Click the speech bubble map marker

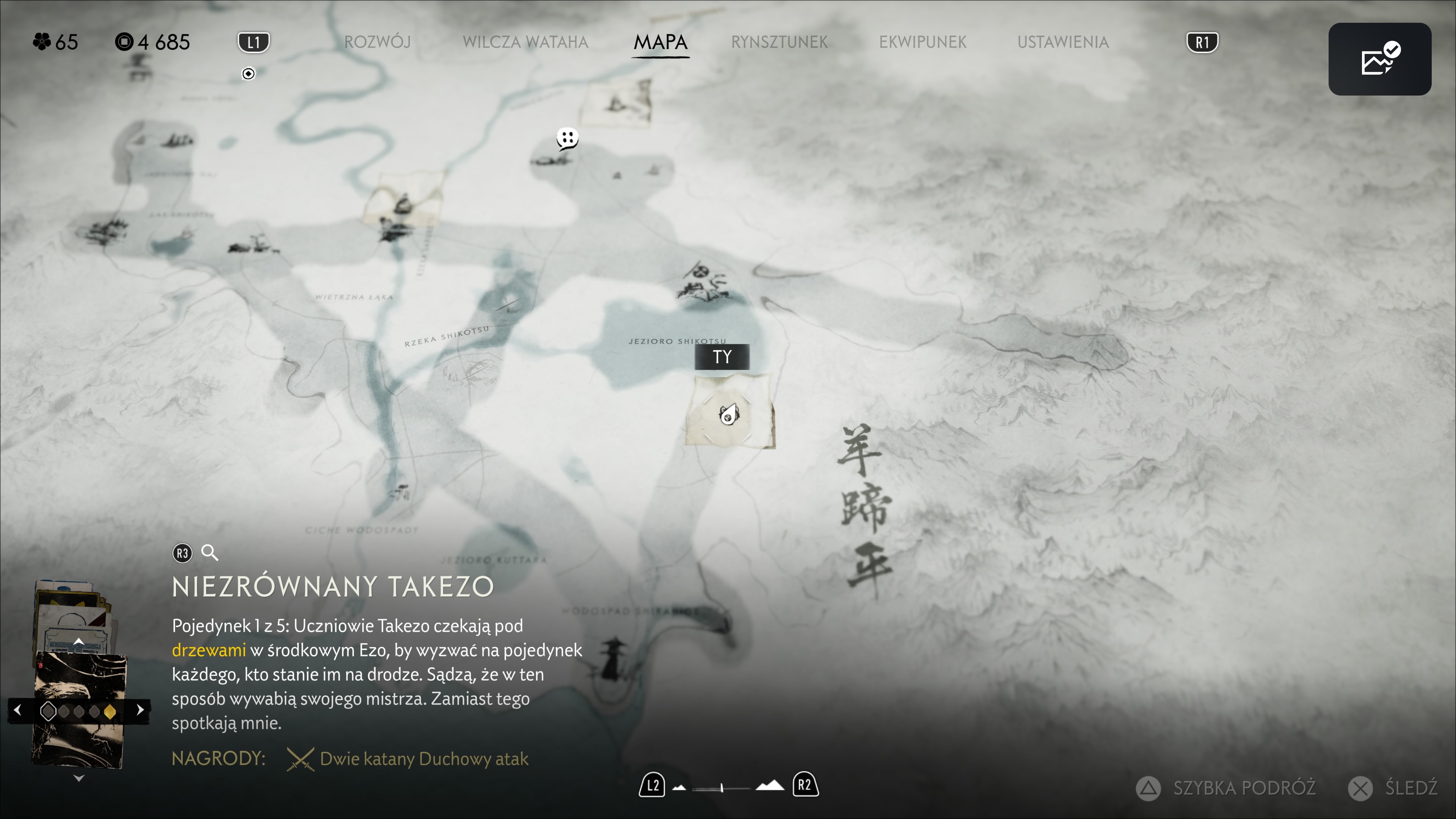coord(567,138)
